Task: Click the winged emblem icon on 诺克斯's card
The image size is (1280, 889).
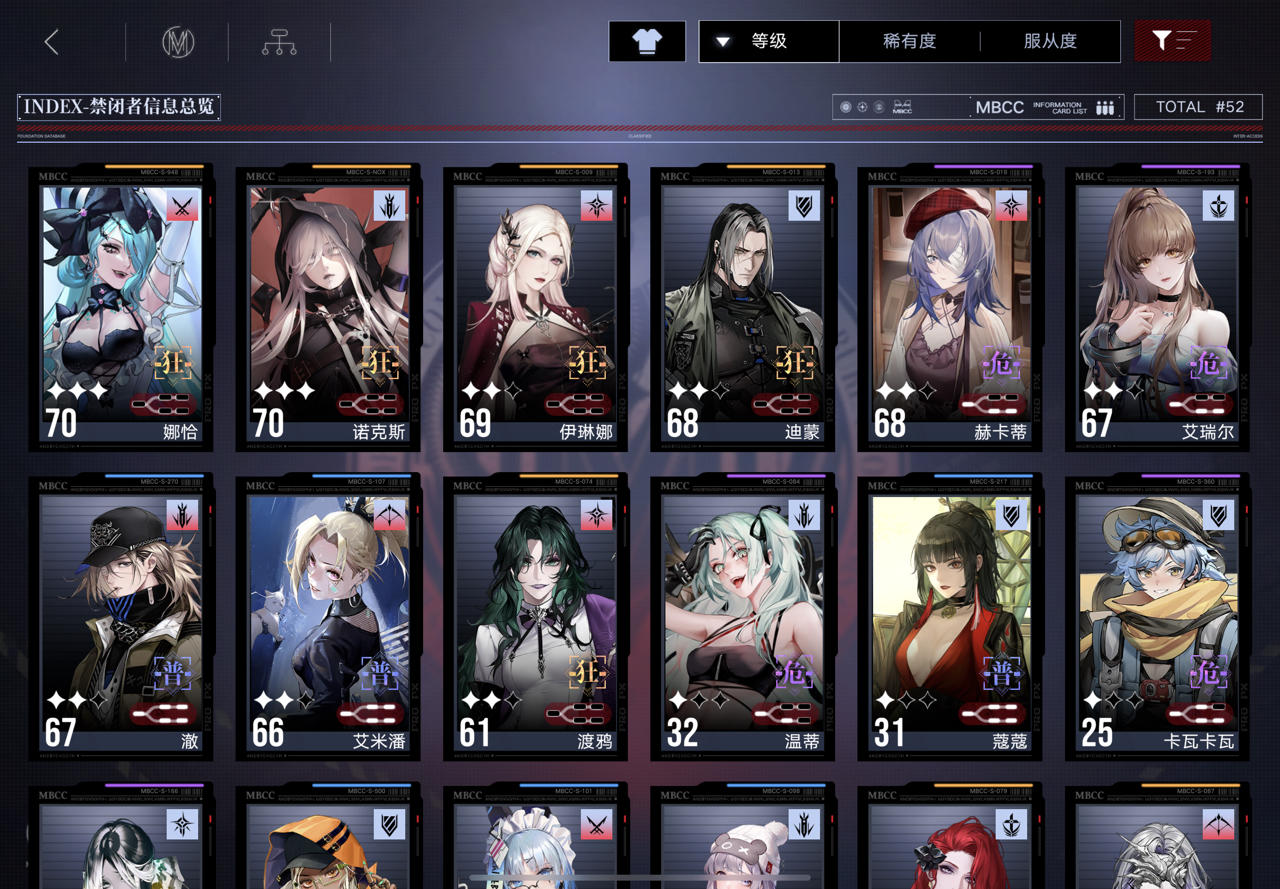Action: click(x=388, y=208)
